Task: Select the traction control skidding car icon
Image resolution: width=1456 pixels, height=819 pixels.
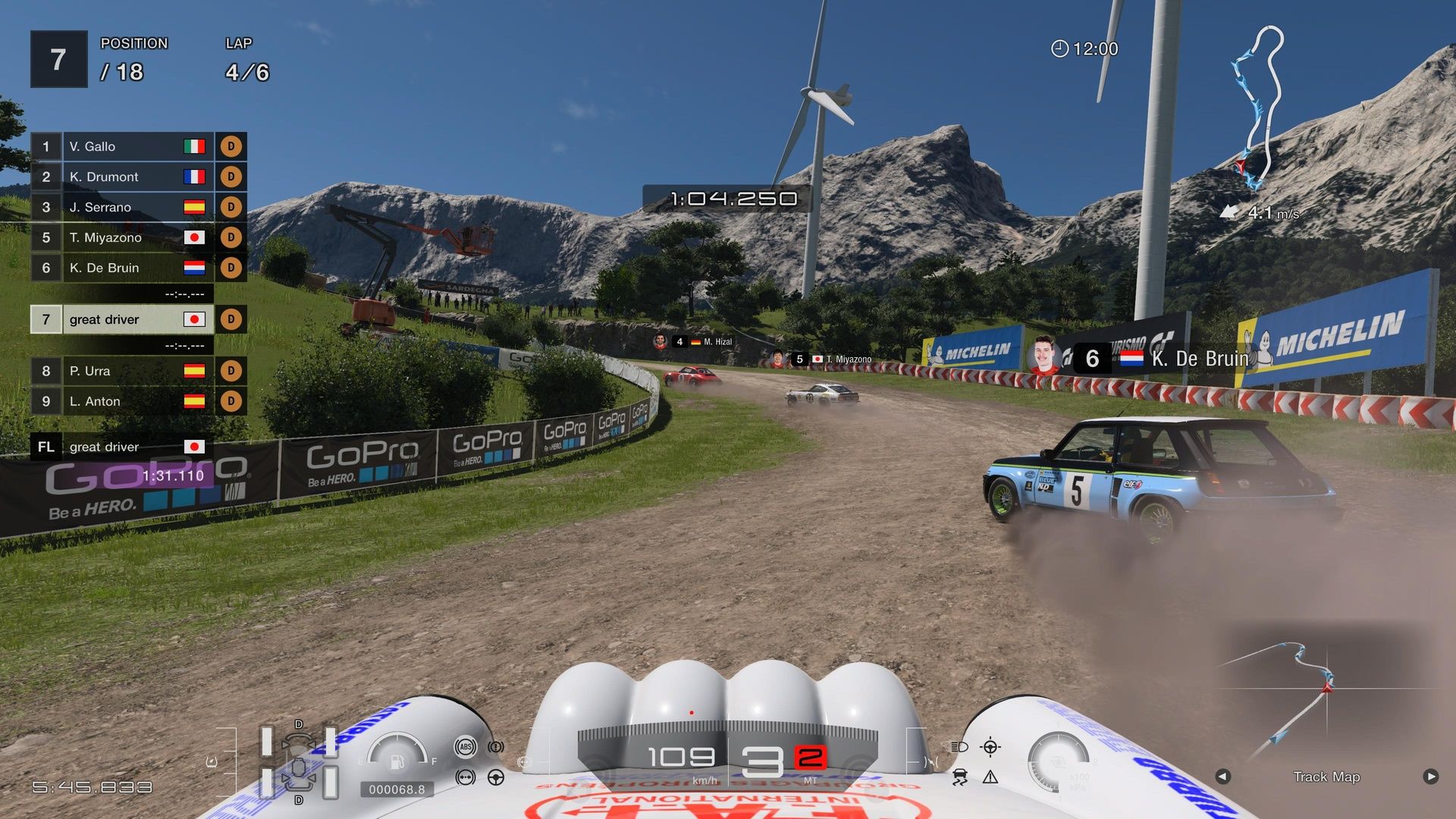Action: click(959, 777)
